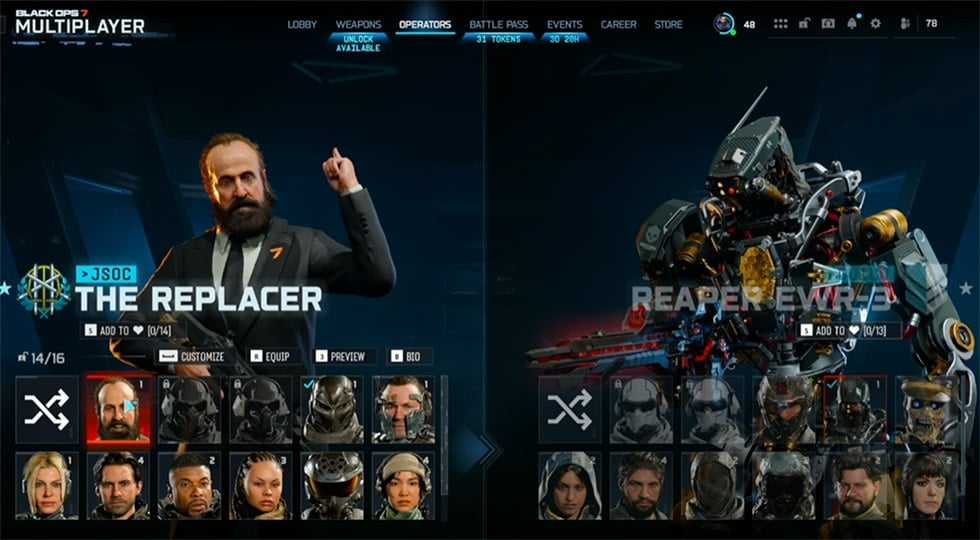Choose the blonde woman operator tile
Image resolution: width=980 pixels, height=540 pixels.
(47, 485)
